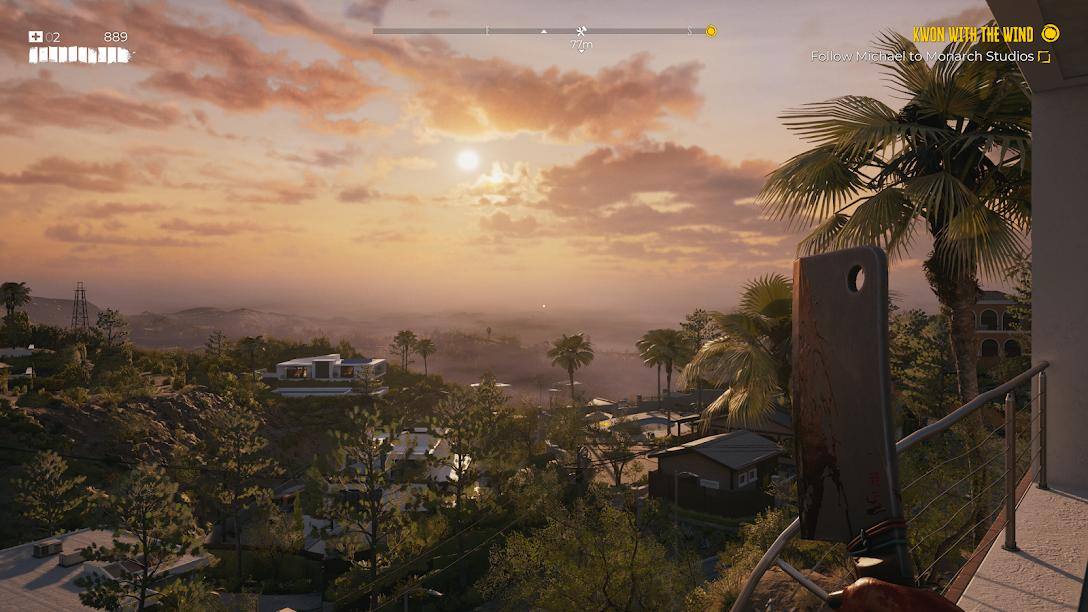Click the Follow Michael to Monarch Studios objective
Screen dimensions: 1088x612
(x=922, y=57)
